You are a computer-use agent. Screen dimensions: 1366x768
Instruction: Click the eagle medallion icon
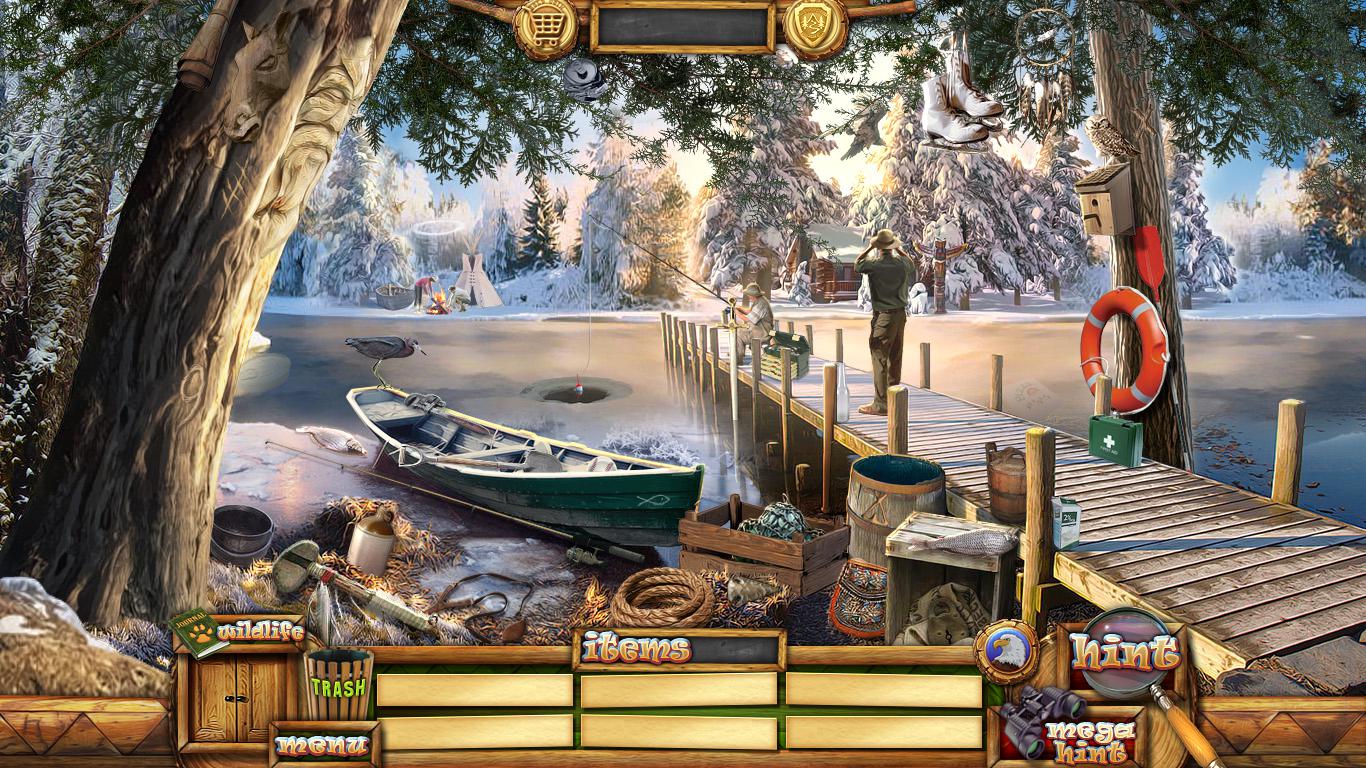pos(1005,651)
